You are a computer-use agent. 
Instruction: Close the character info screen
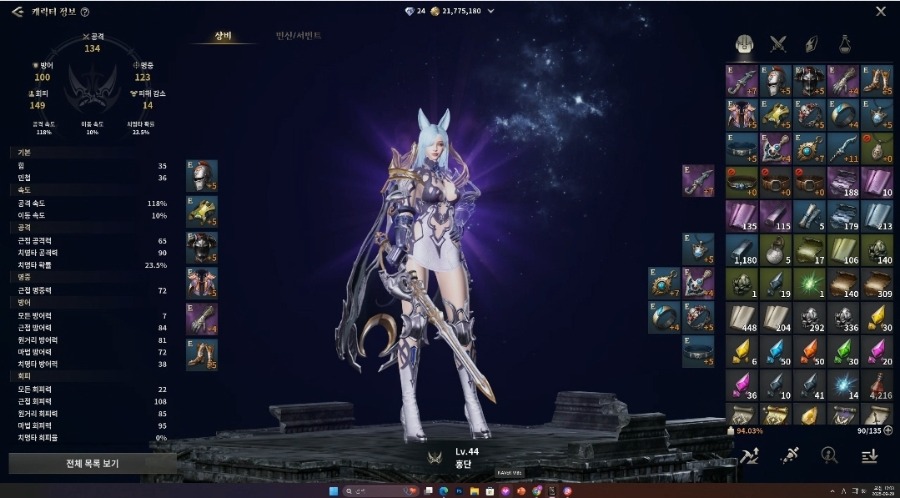[x=880, y=12]
